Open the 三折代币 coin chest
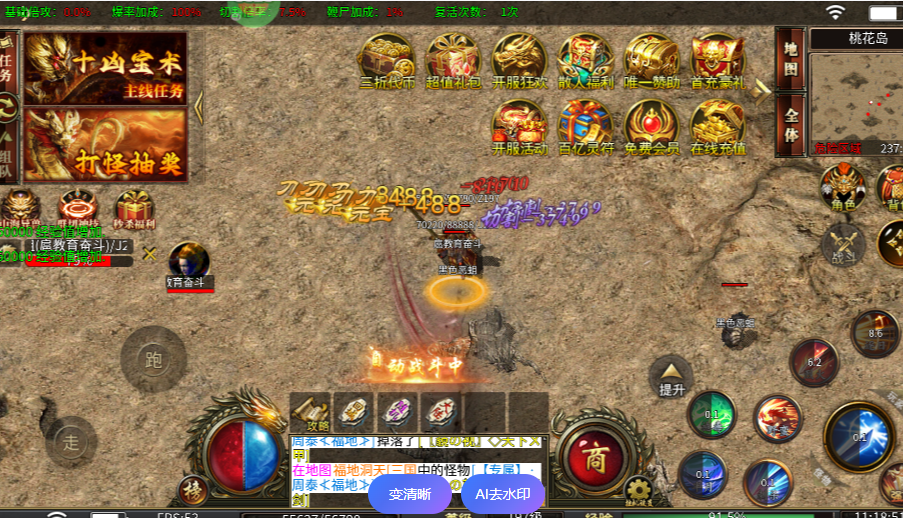 (x=387, y=60)
